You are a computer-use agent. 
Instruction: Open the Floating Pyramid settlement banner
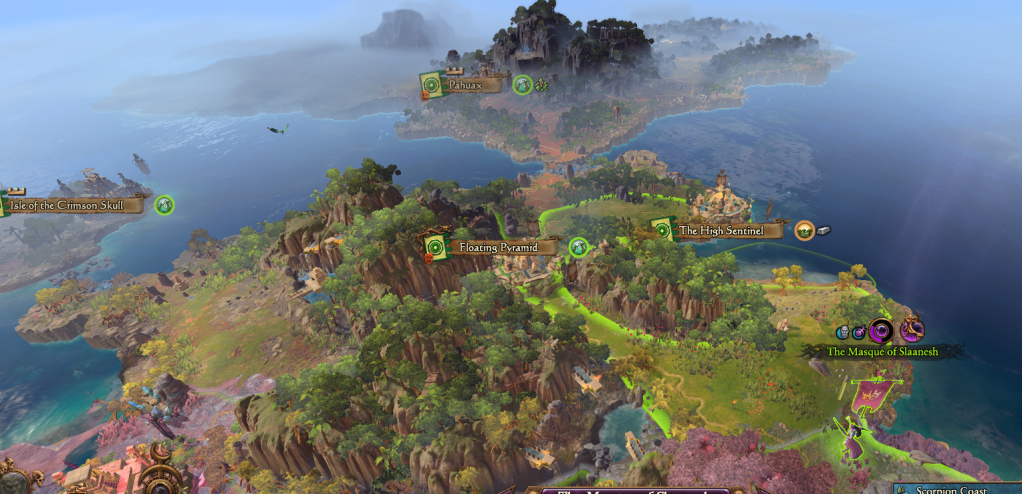492,247
